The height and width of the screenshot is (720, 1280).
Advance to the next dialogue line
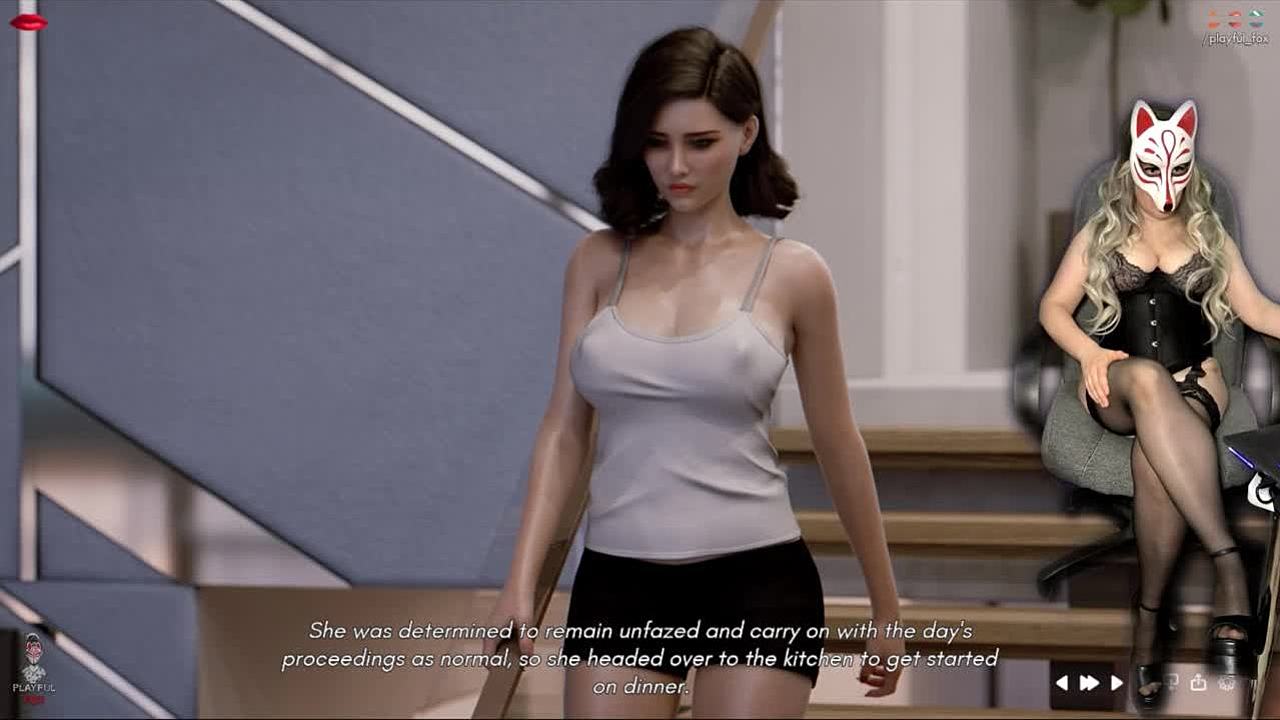tap(1117, 683)
